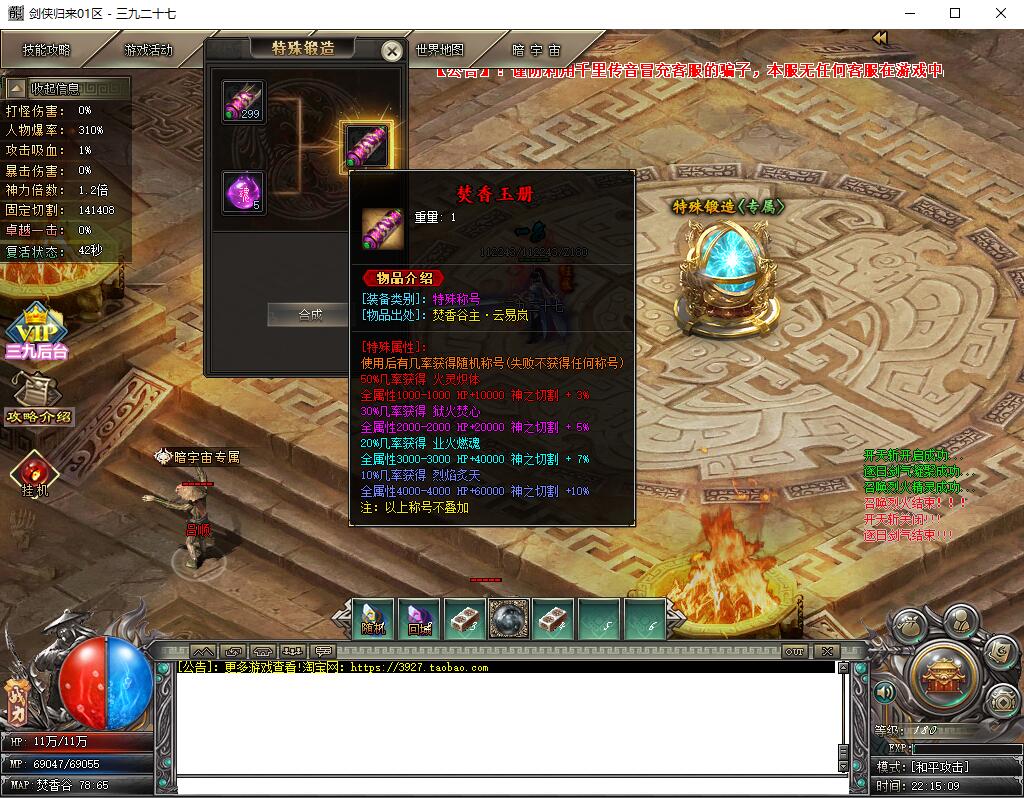Open the 技能攻略 skill guide tab

pyautogui.click(x=46, y=50)
